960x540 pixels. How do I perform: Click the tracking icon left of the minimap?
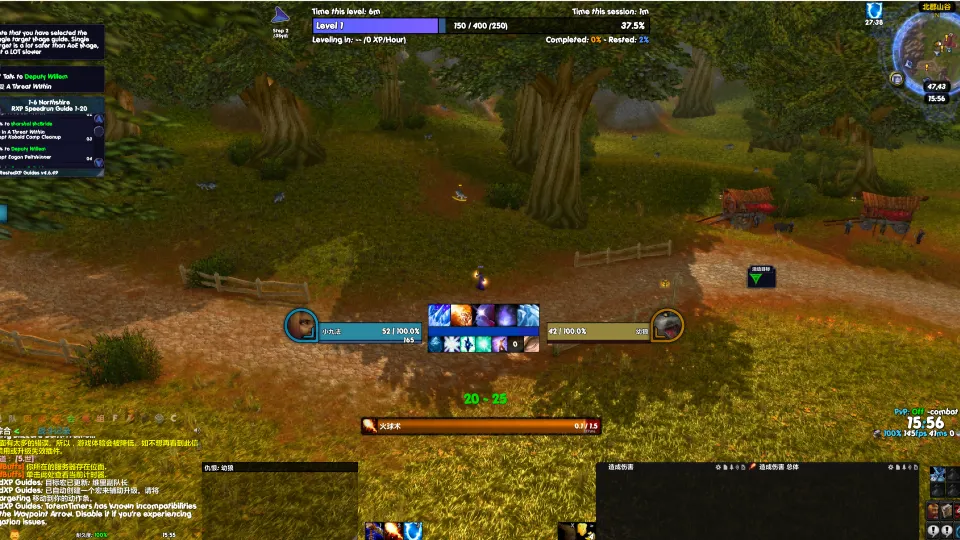[897, 78]
